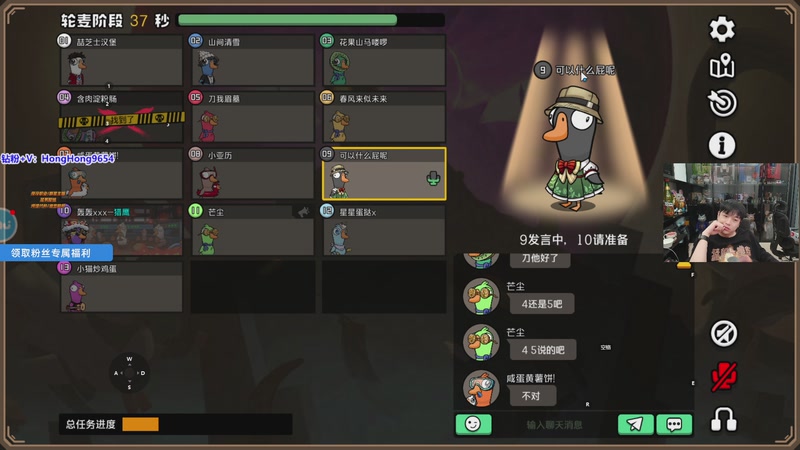
Task: Open the gear settings icon
Action: [722, 30]
